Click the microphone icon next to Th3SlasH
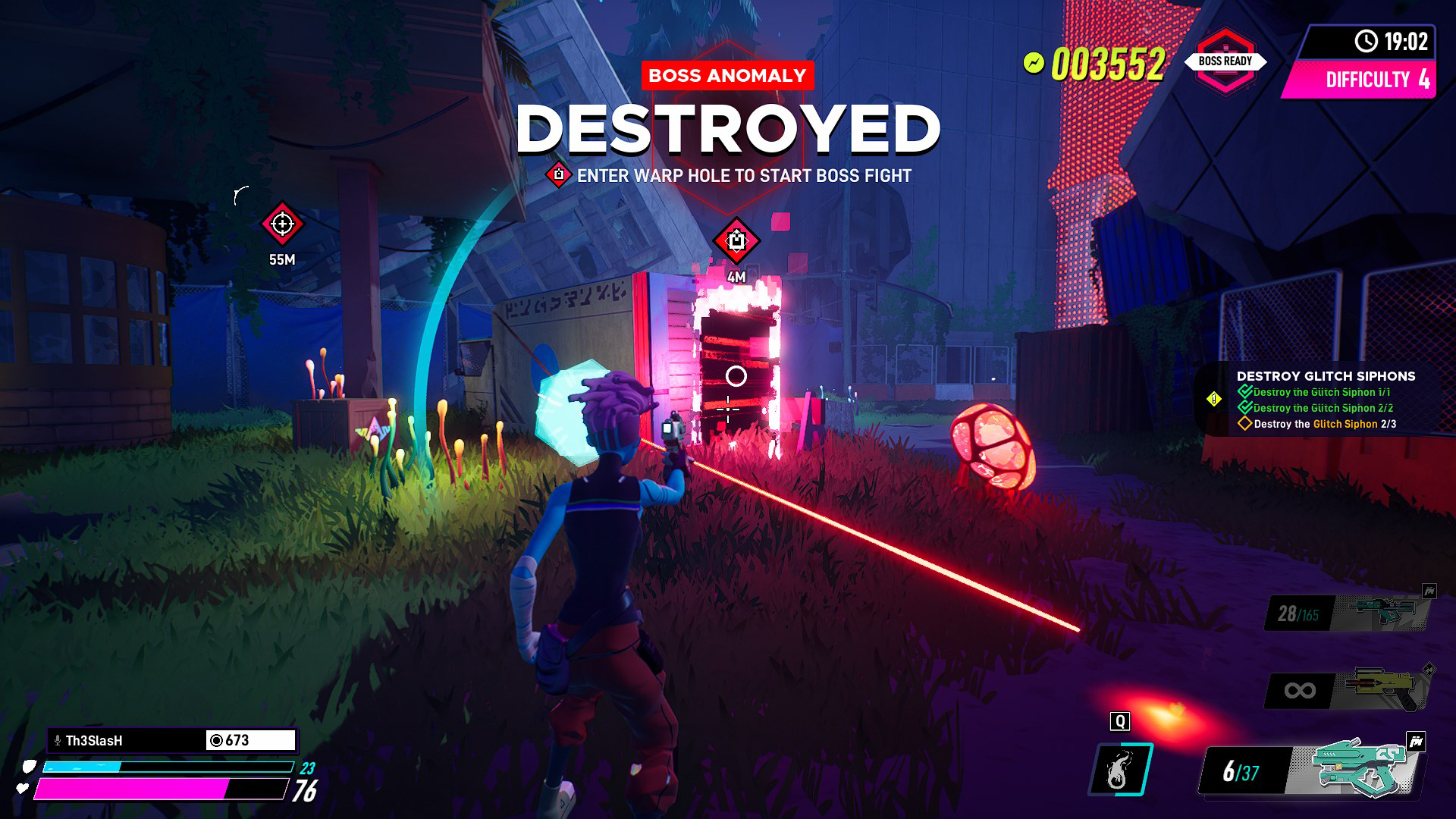The image size is (1456, 819). pyautogui.click(x=56, y=739)
